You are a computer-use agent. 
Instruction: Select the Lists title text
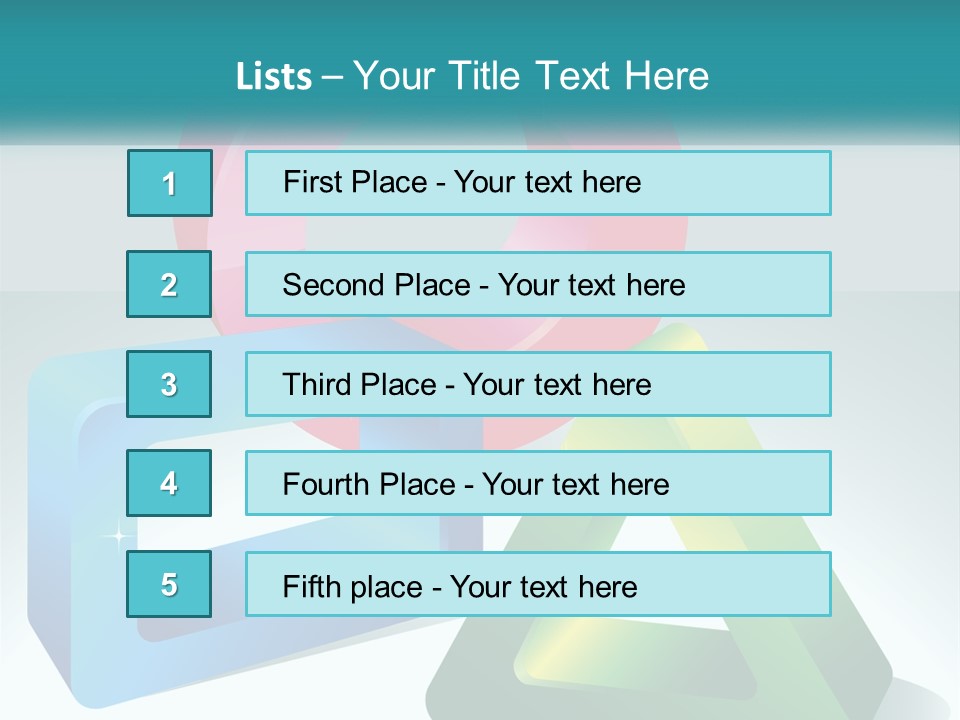click(x=472, y=76)
